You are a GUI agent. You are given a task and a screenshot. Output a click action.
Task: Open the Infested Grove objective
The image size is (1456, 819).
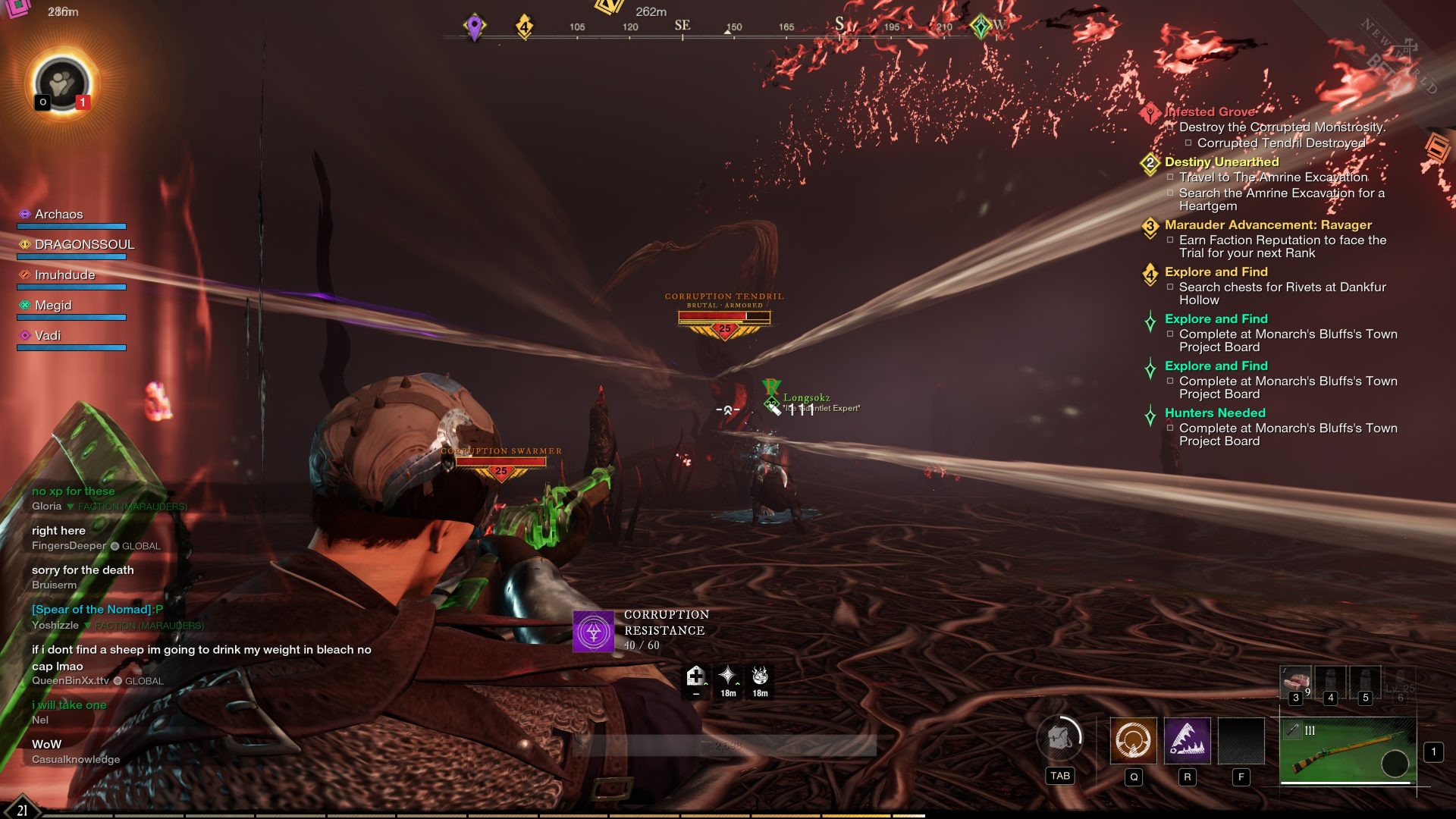[1209, 111]
